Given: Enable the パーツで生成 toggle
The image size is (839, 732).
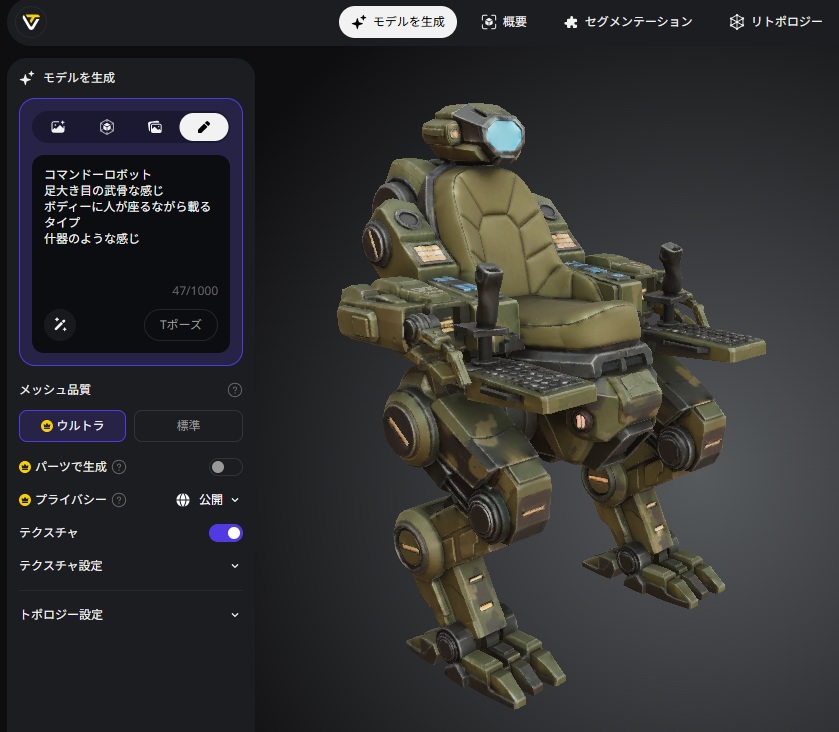Looking at the screenshot, I should coord(226,467).
